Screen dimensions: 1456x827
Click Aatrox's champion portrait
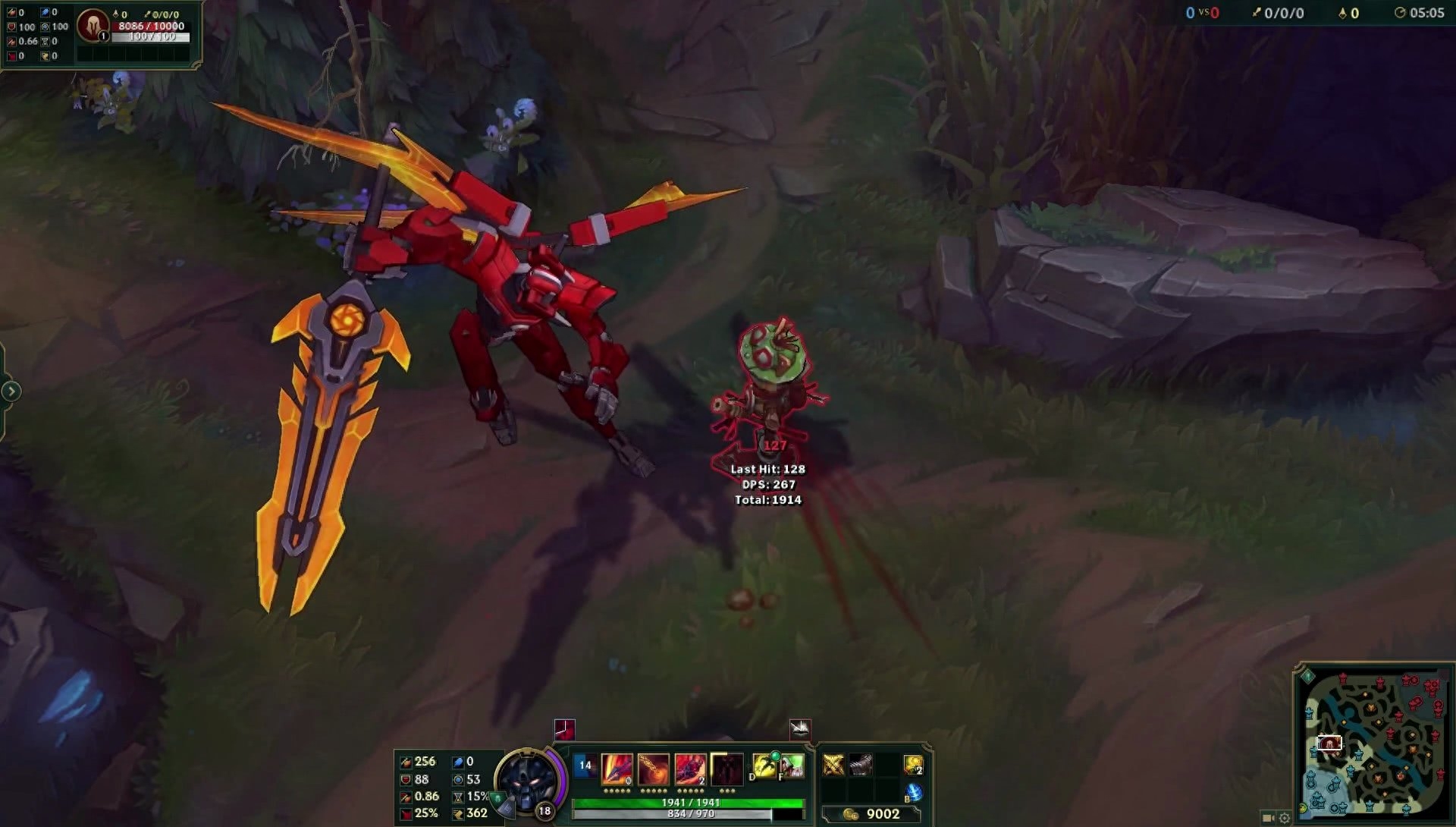click(x=528, y=783)
